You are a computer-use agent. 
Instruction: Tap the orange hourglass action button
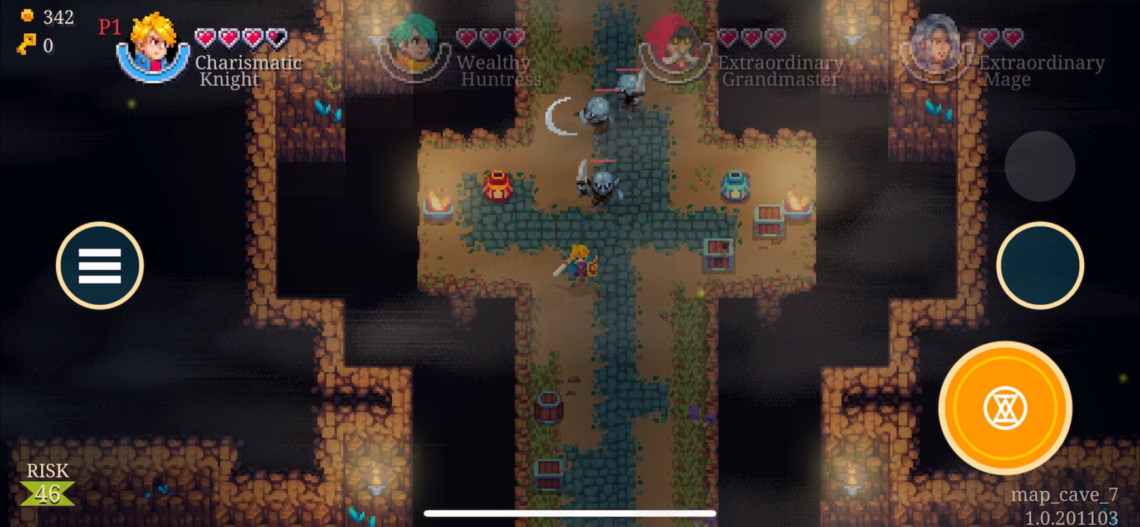(1004, 407)
